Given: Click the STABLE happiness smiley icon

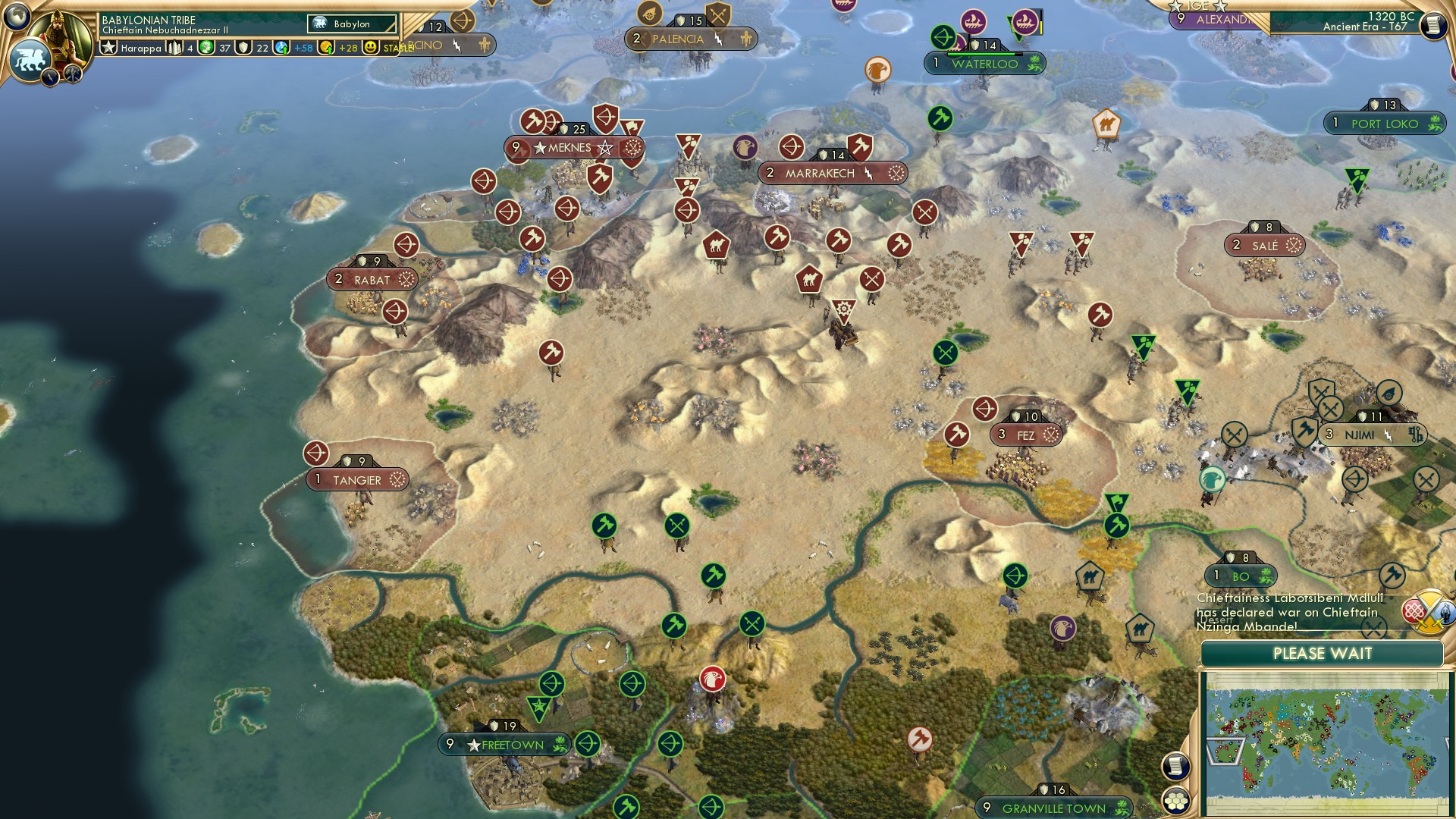Looking at the screenshot, I should [371, 47].
